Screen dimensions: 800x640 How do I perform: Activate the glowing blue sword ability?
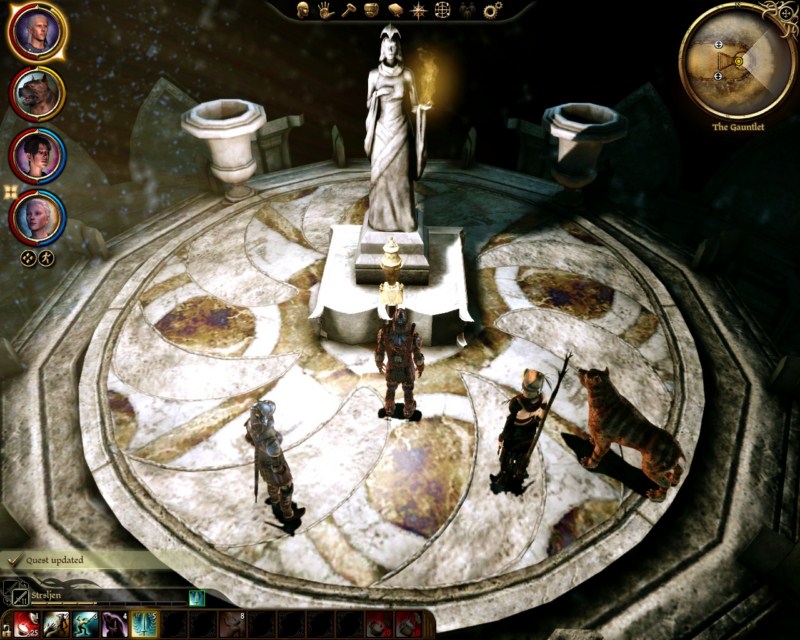coord(143,626)
